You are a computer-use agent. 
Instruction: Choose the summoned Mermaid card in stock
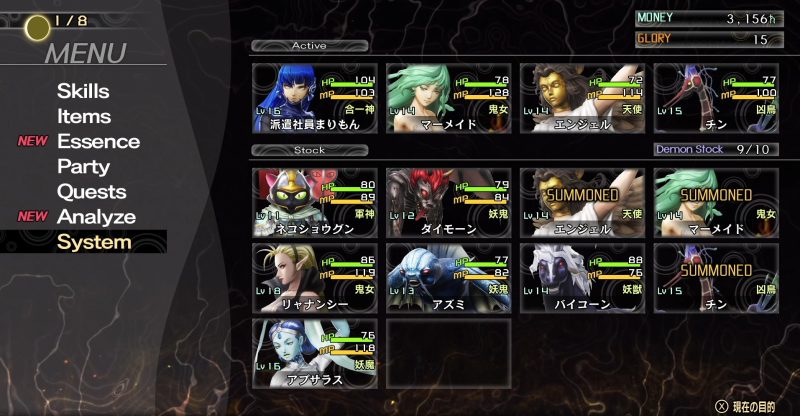(715, 202)
